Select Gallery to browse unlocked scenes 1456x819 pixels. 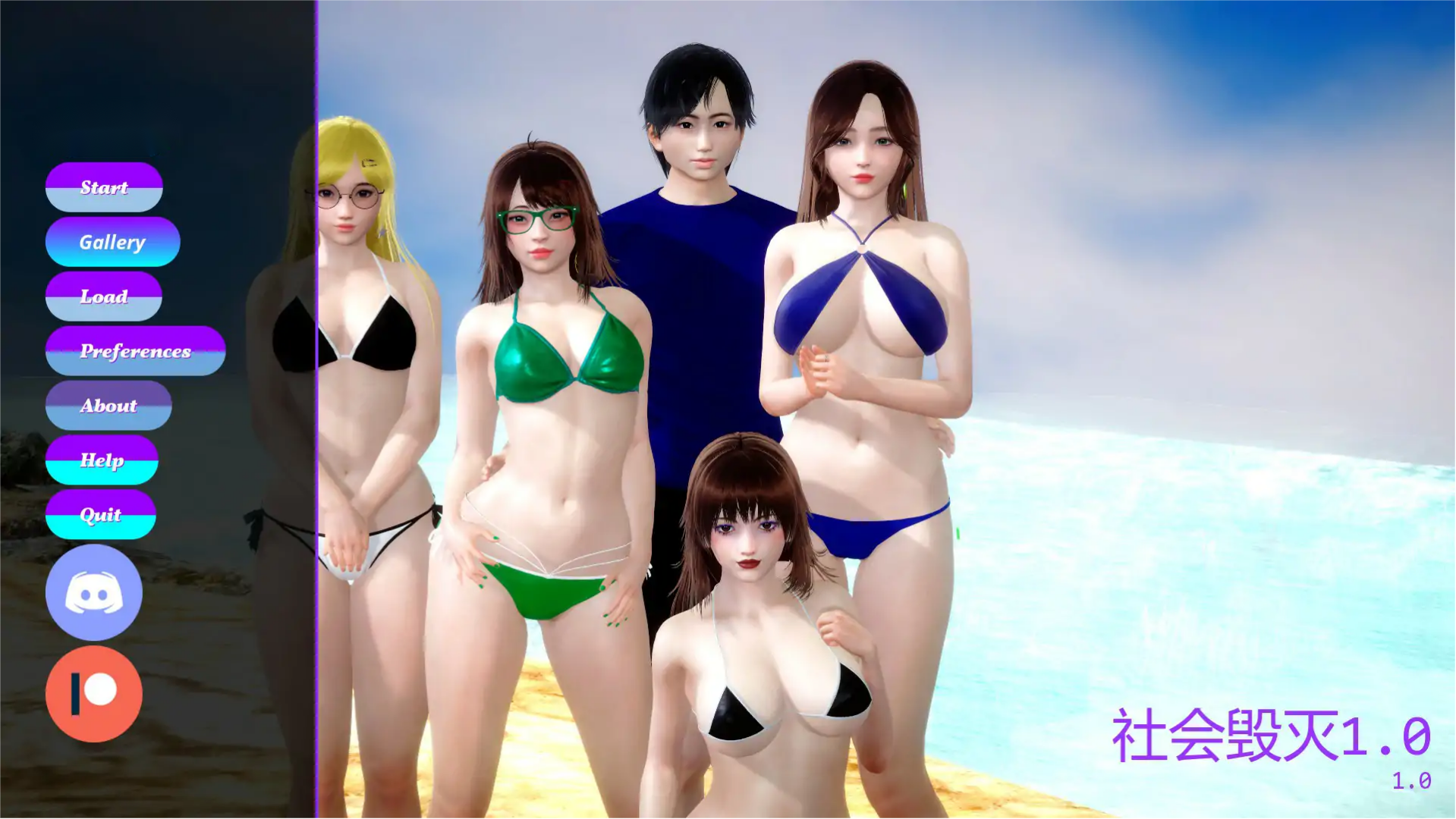pyautogui.click(x=112, y=242)
